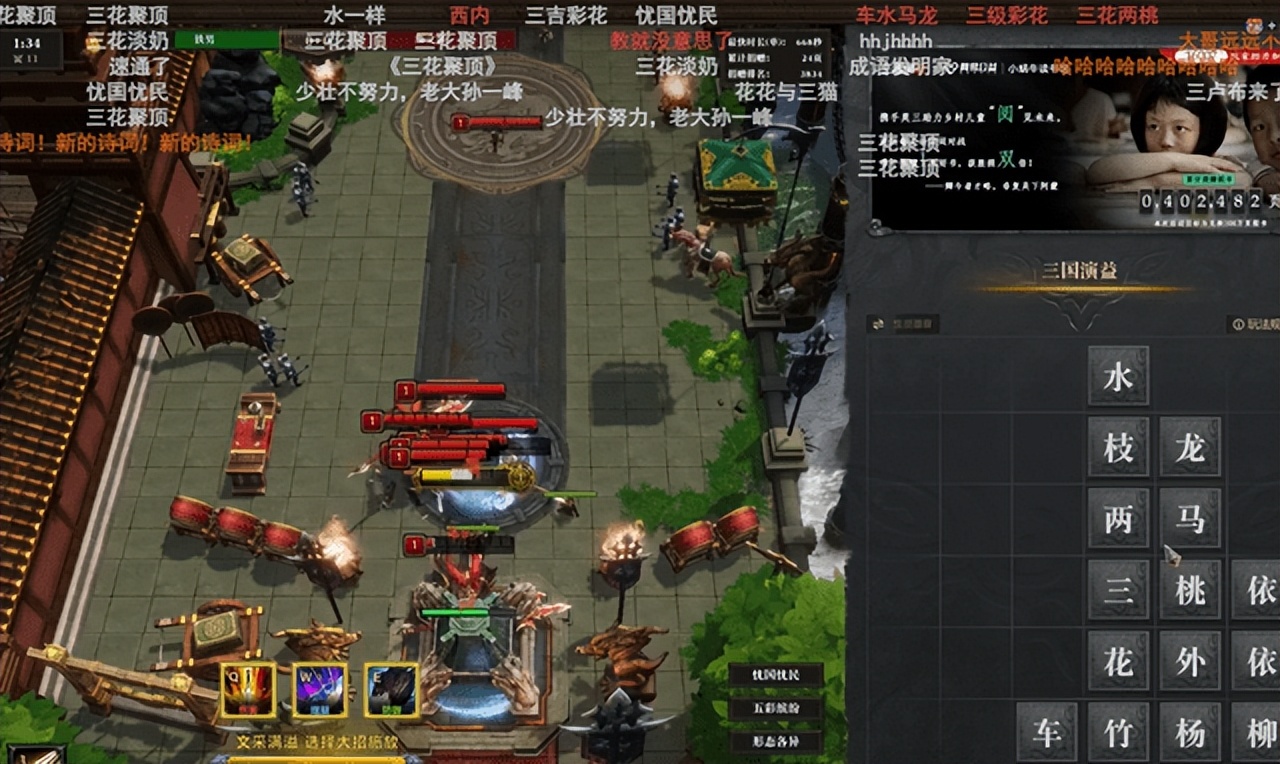Select the 五彩缤纷 idiom button
1280x764 pixels.
[x=775, y=709]
